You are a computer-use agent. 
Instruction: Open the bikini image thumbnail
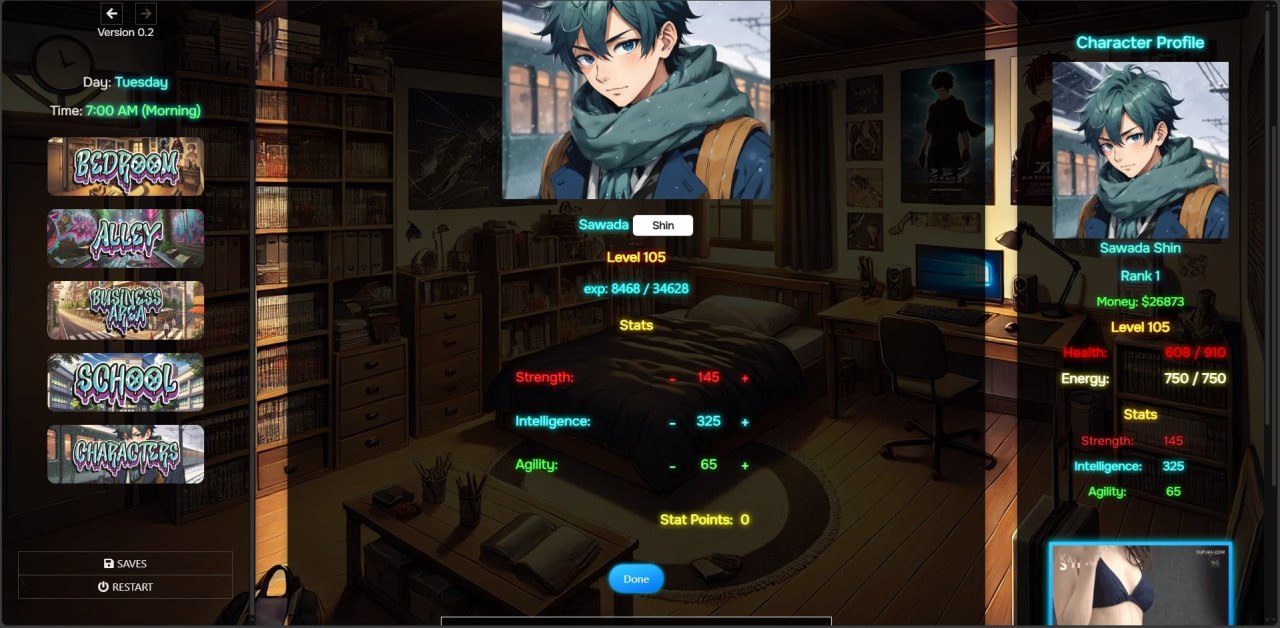coord(1140,585)
